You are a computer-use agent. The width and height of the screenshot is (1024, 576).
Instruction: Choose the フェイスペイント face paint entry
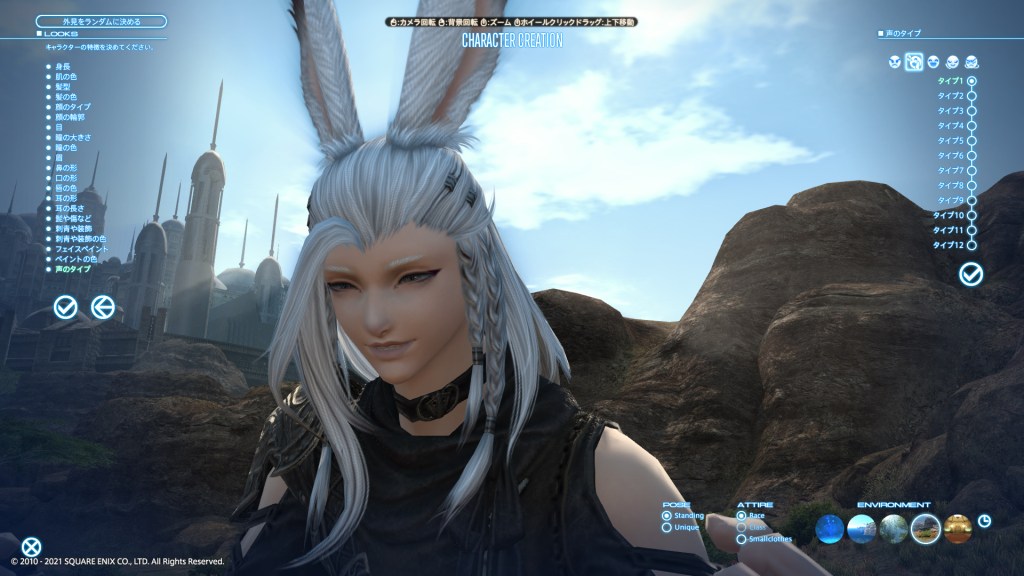[x=72, y=248]
